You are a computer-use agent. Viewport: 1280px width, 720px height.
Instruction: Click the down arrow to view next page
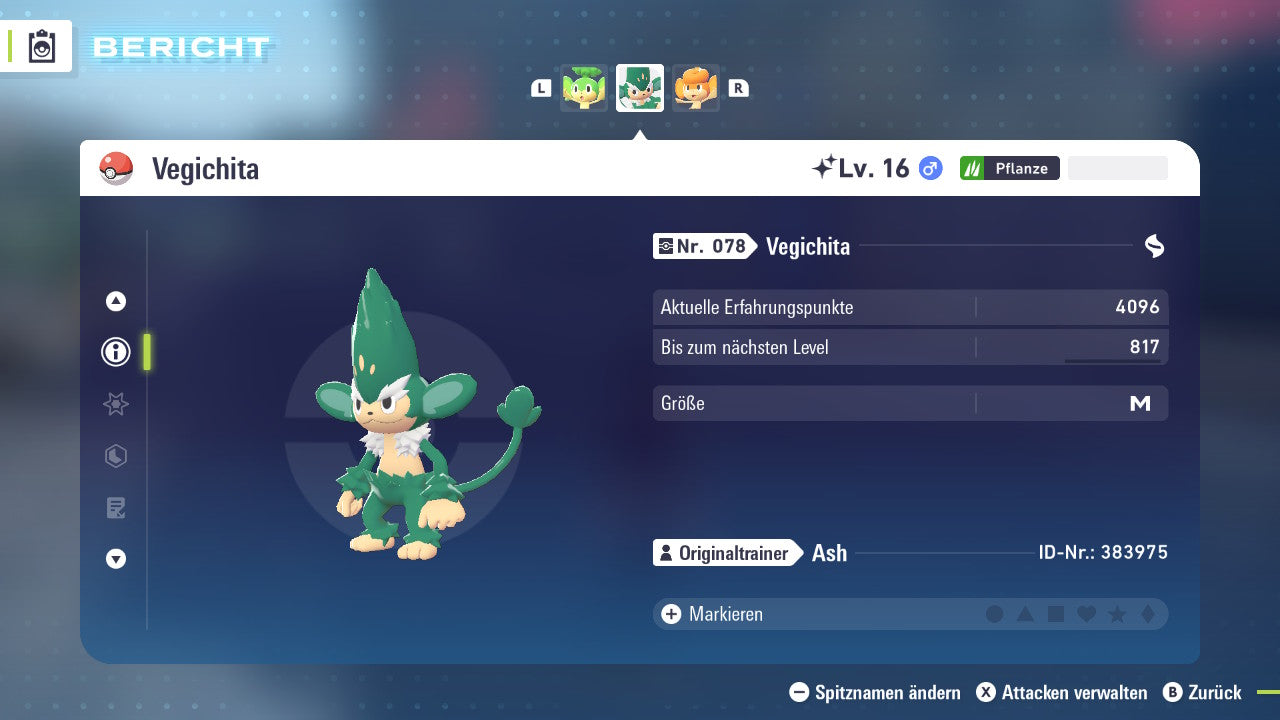[x=115, y=559]
